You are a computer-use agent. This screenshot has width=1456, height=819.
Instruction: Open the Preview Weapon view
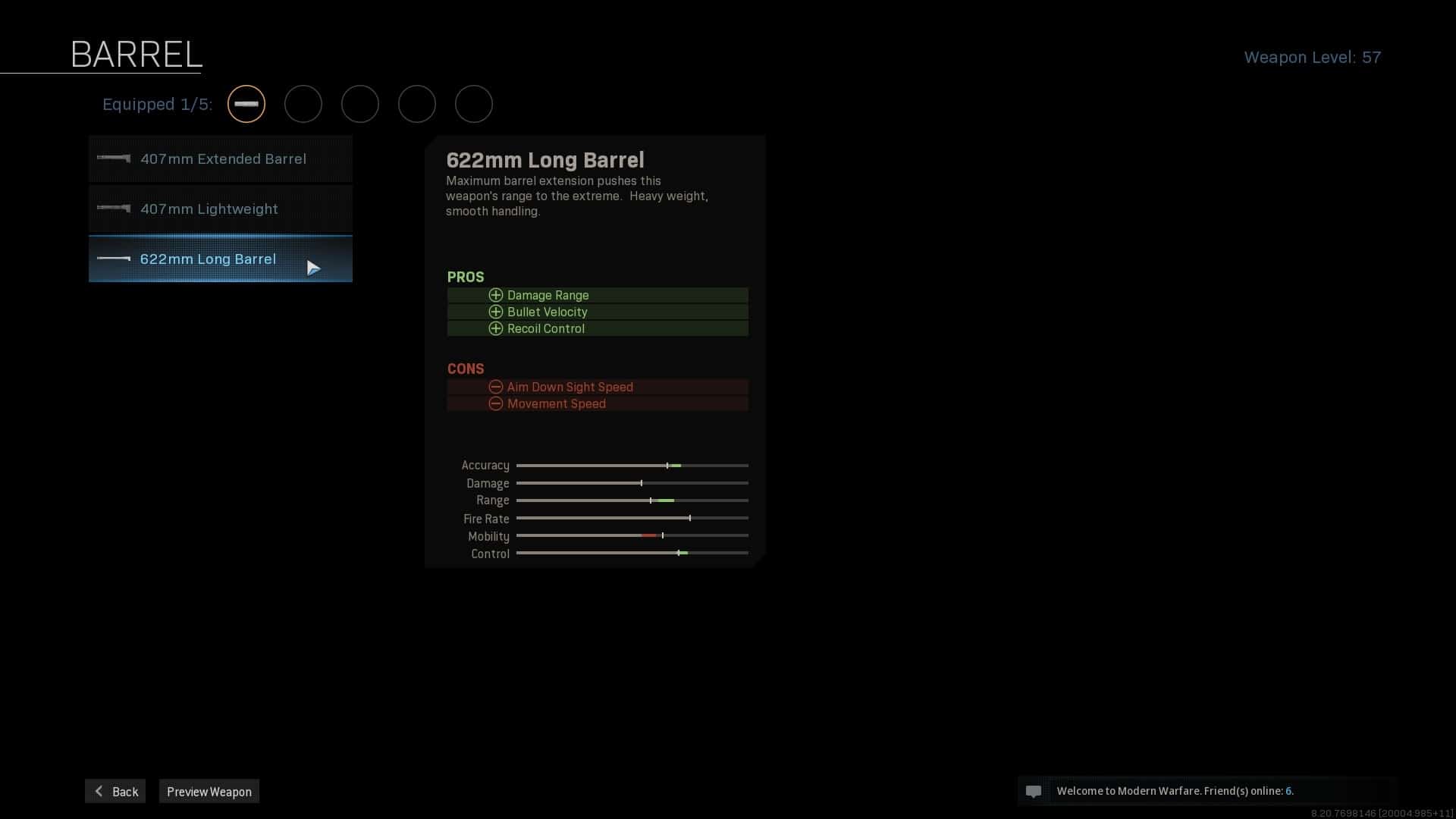(x=209, y=792)
